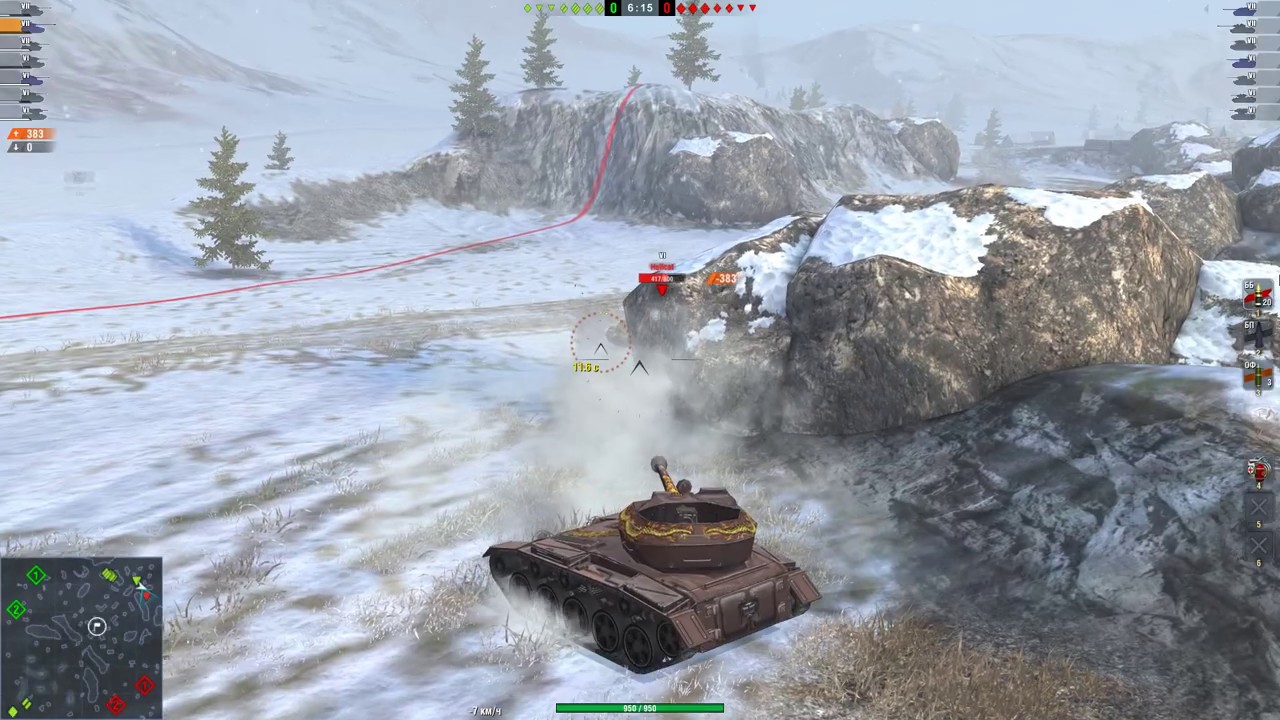Click the damage received counter showing 0

point(29,146)
